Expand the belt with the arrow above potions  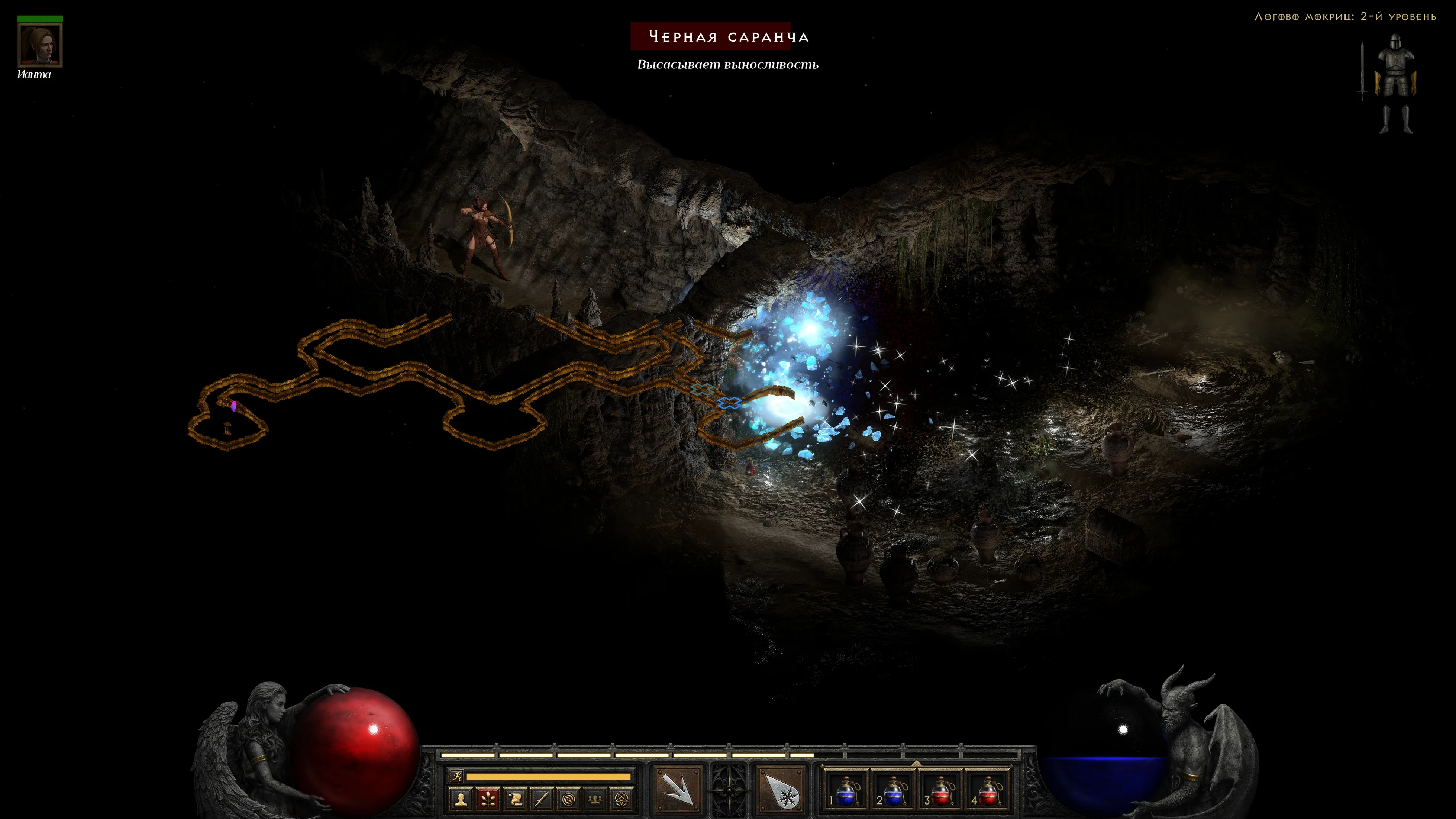pyautogui.click(x=916, y=763)
